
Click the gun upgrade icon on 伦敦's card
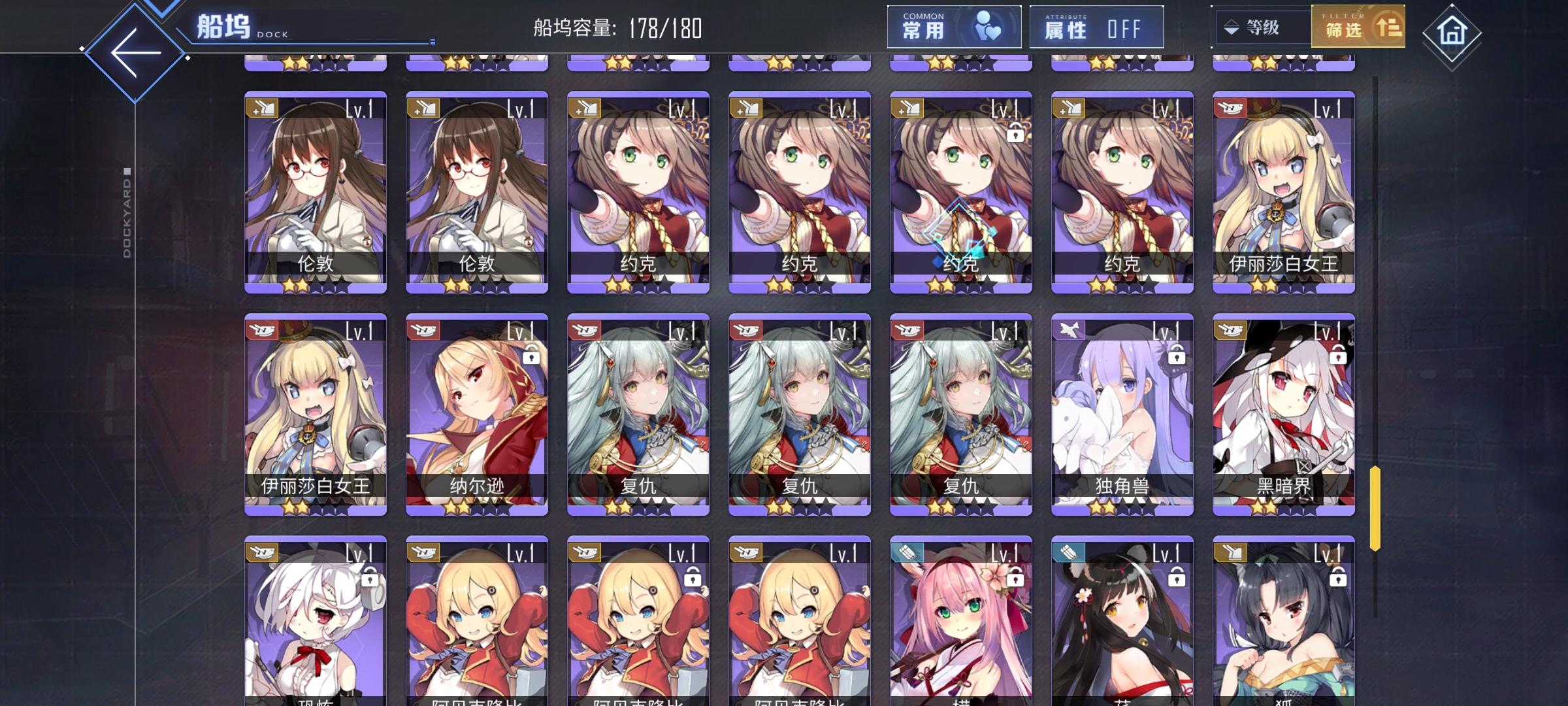tap(261, 107)
